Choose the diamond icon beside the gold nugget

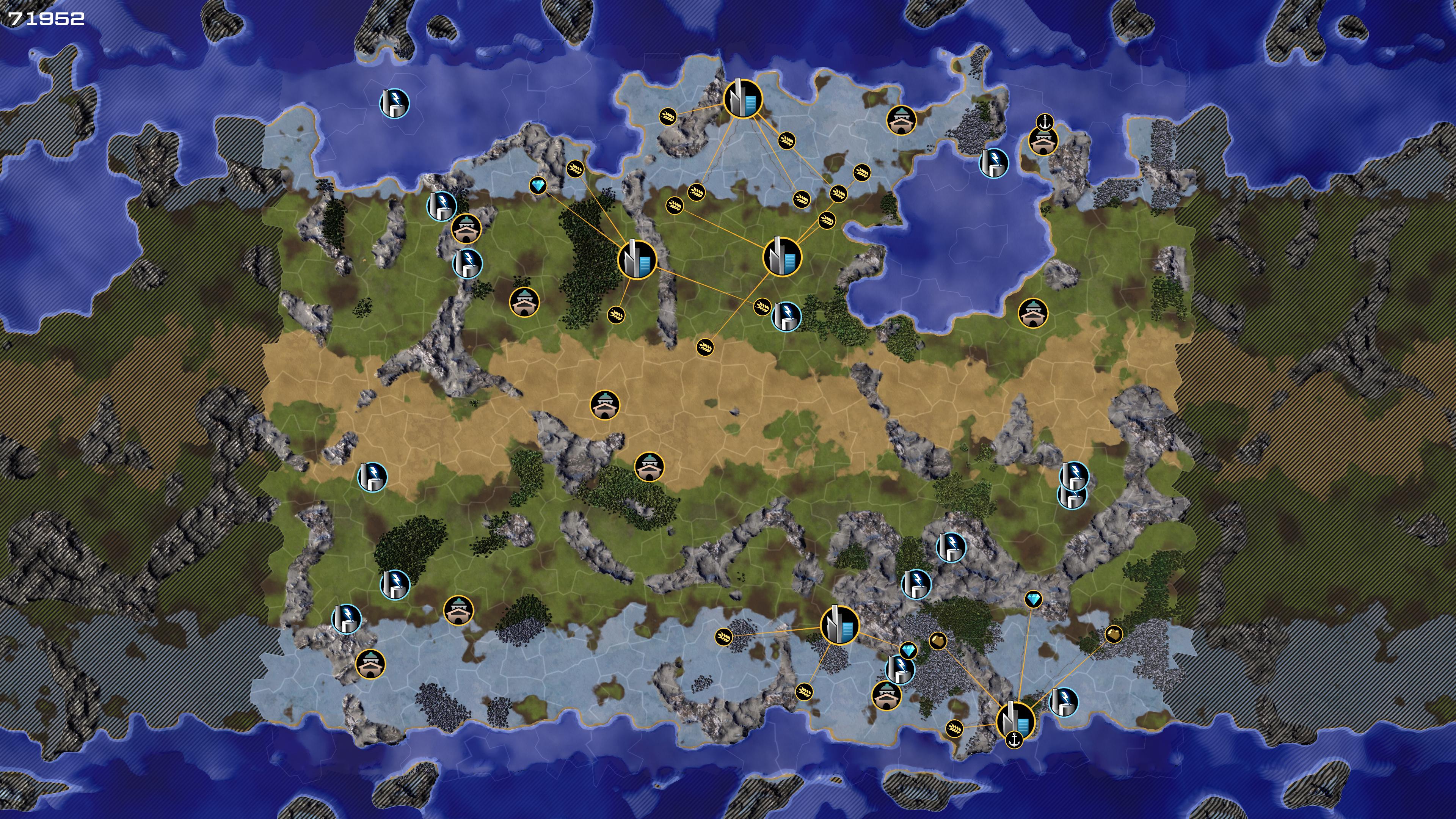click(x=908, y=651)
